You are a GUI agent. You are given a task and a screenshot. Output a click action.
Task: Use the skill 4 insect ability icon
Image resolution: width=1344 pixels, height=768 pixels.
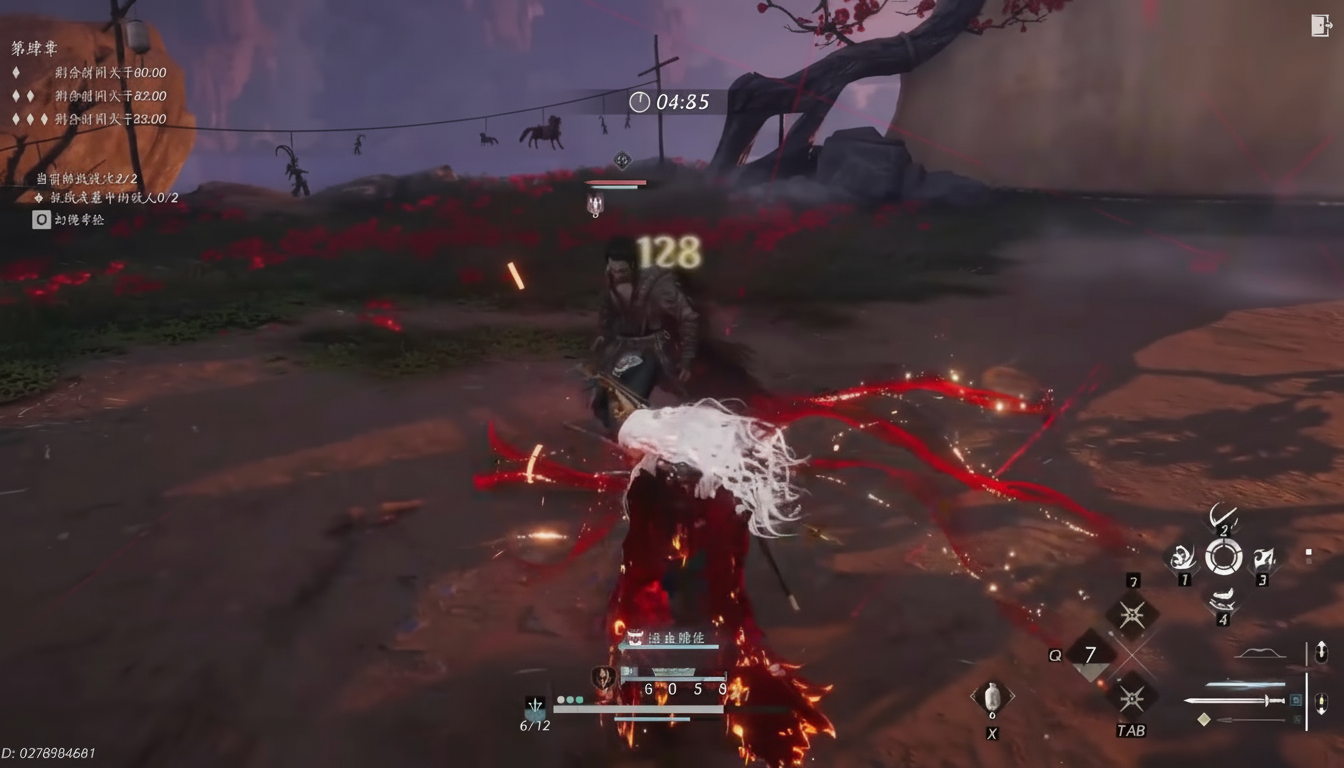click(1222, 598)
